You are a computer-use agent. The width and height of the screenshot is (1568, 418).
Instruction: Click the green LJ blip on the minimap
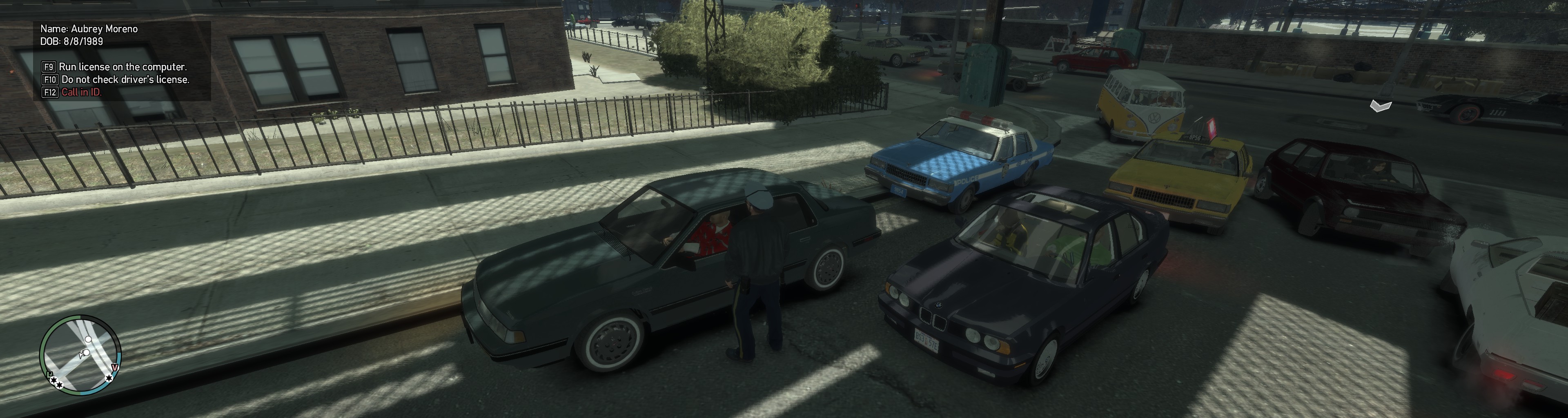coord(50,374)
